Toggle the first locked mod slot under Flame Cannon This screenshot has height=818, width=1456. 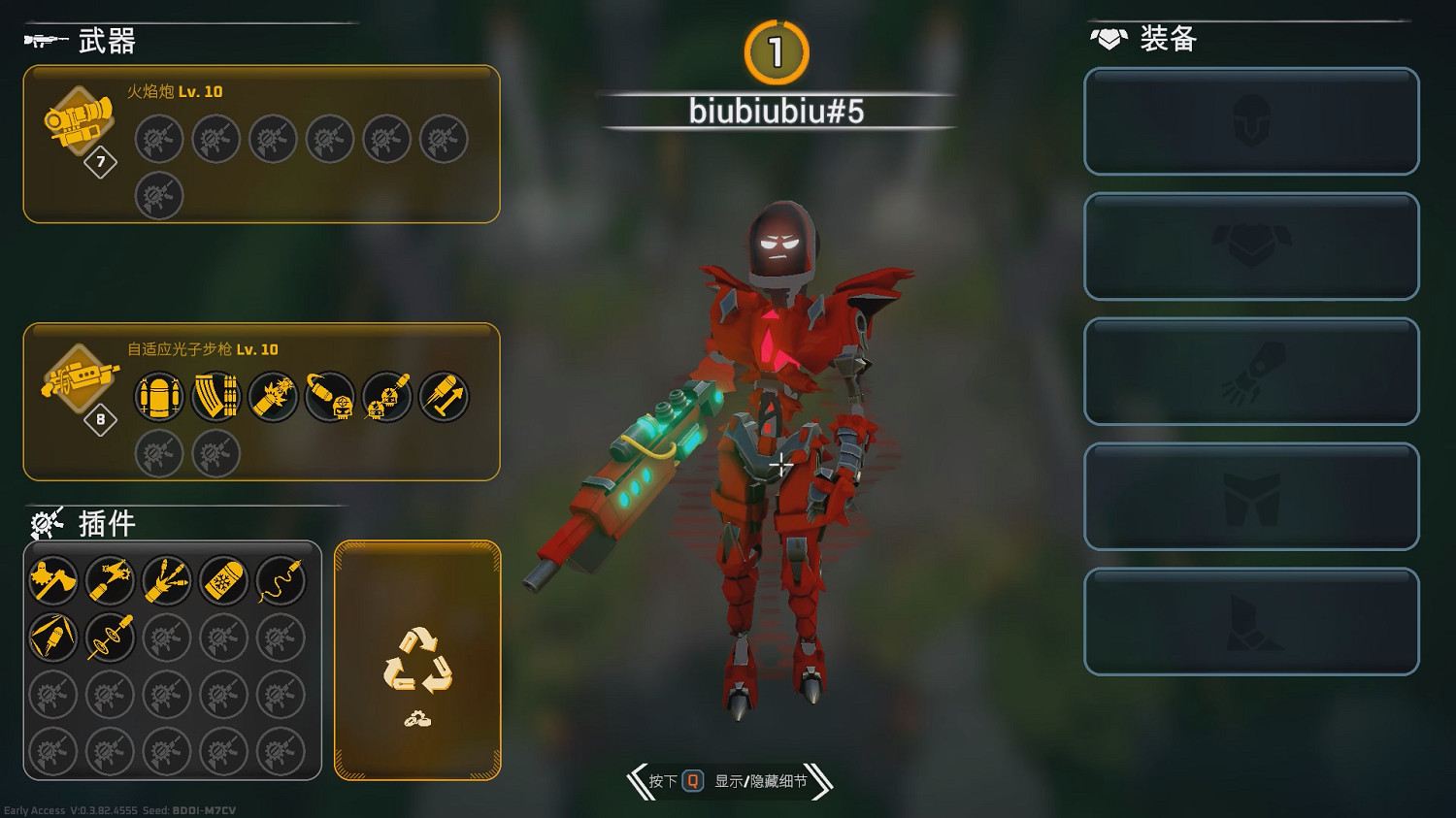(158, 139)
